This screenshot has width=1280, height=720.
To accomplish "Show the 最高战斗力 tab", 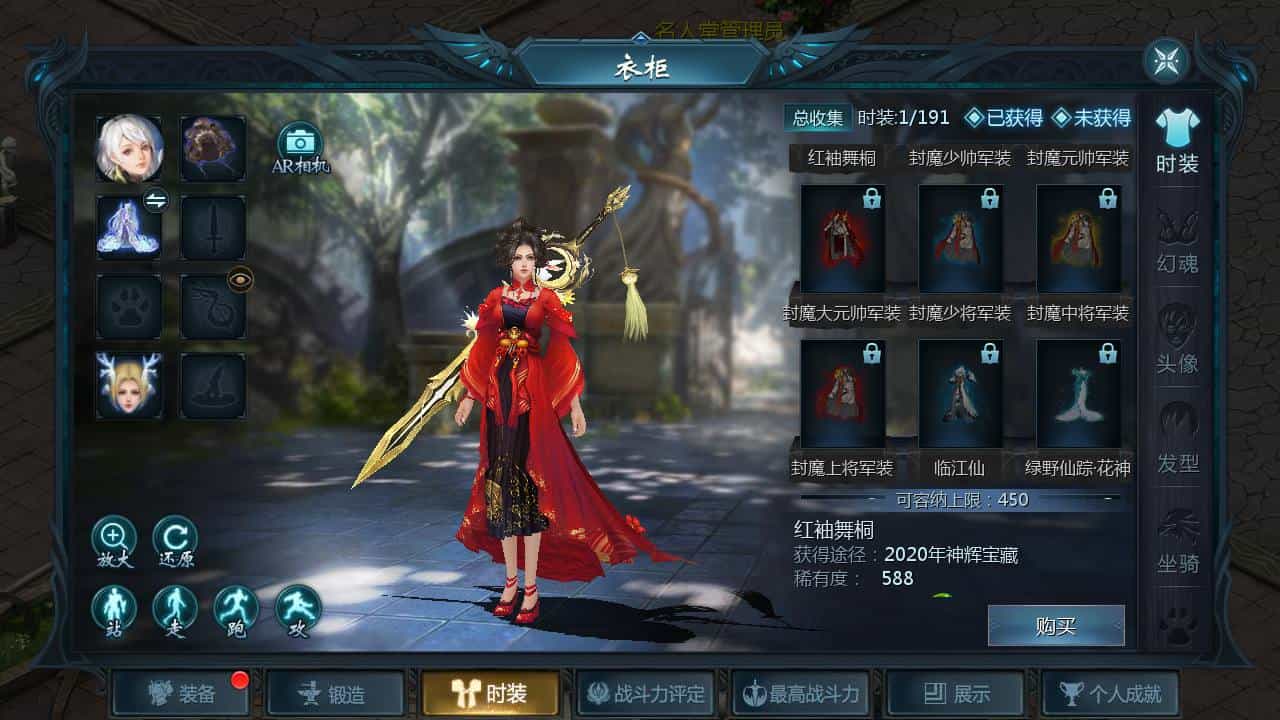I will pyautogui.click(x=800, y=693).
